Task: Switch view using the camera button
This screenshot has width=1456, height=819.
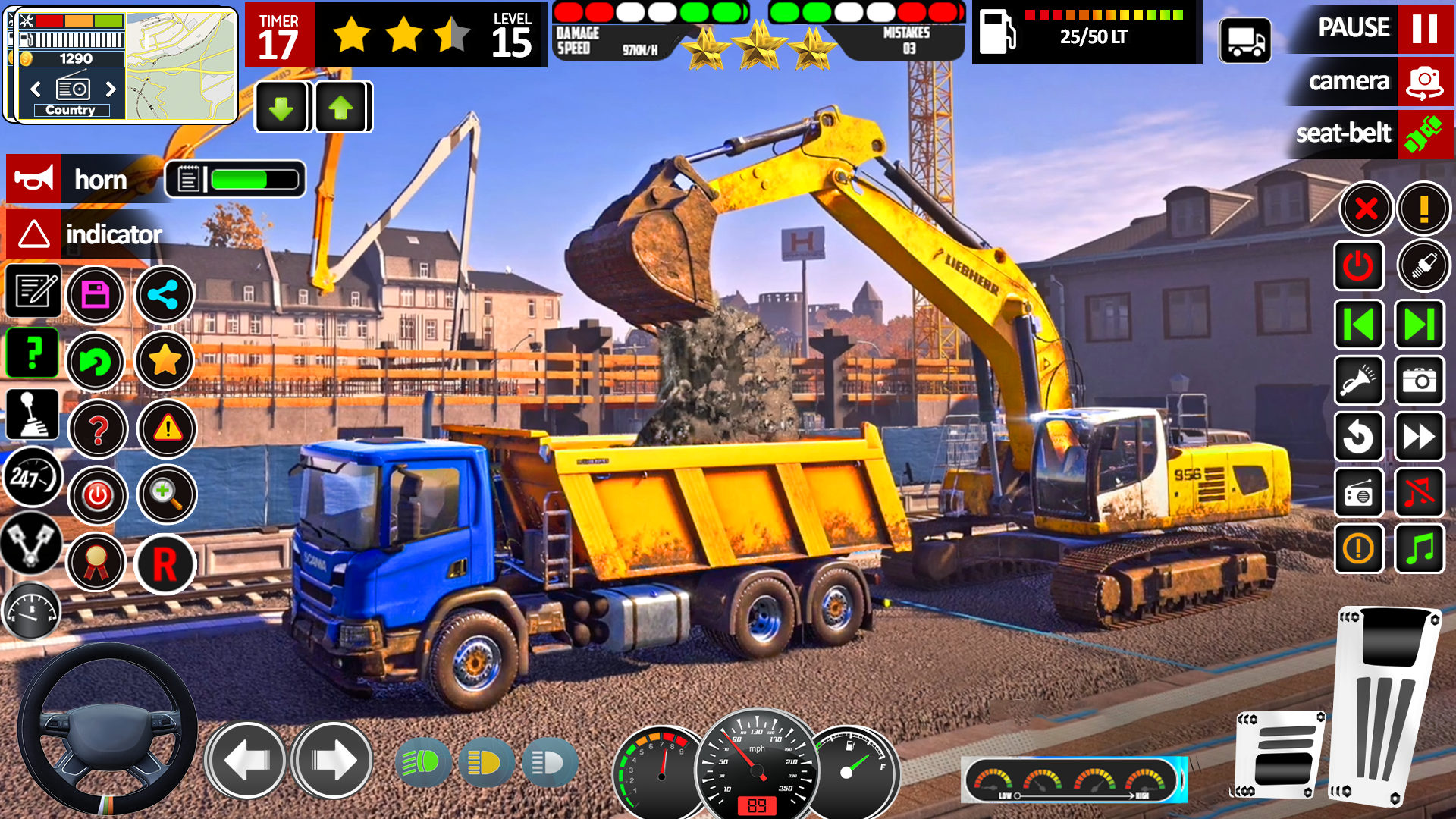Action: coord(1424,82)
